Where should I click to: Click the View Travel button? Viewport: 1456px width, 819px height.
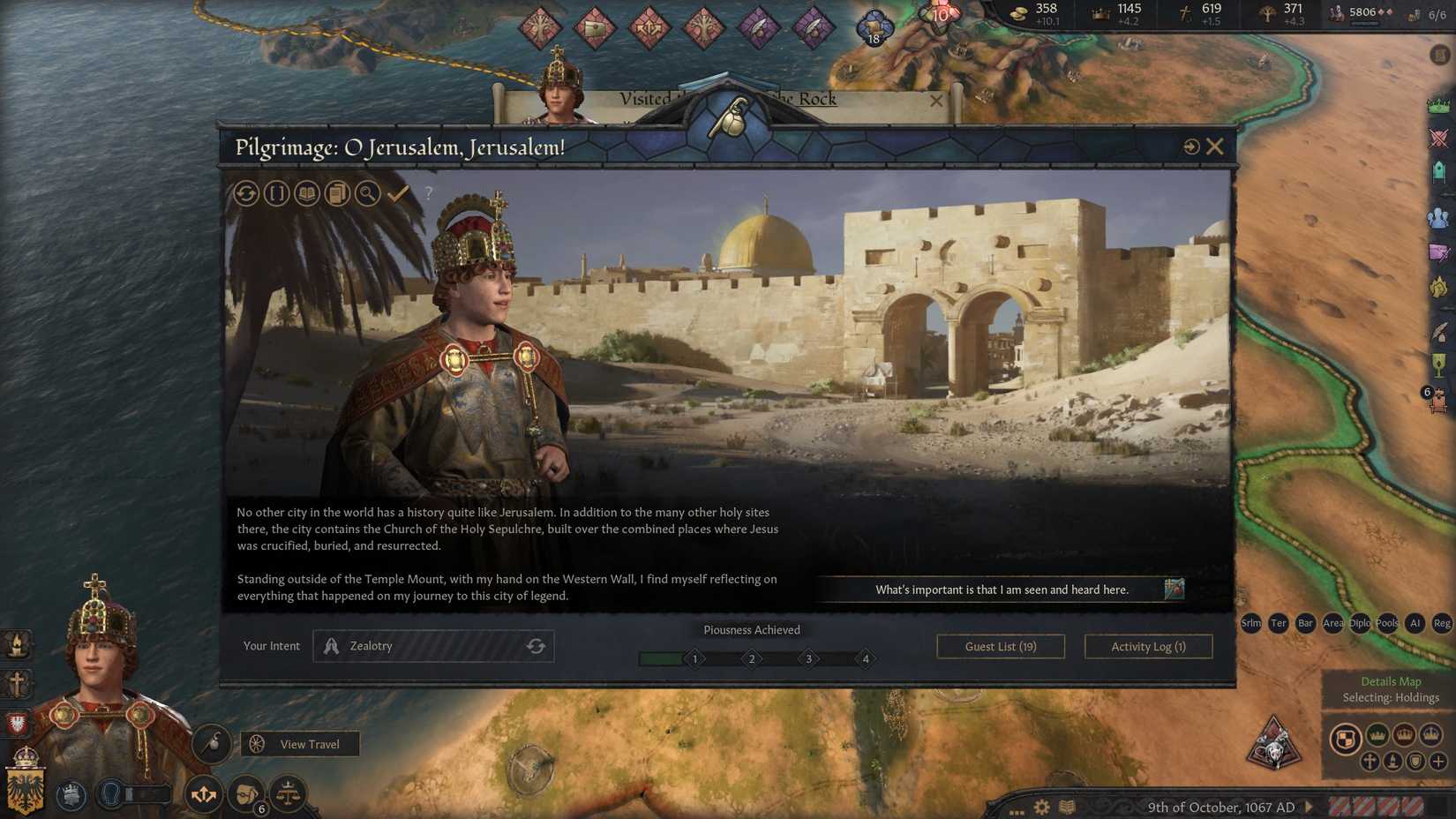299,744
